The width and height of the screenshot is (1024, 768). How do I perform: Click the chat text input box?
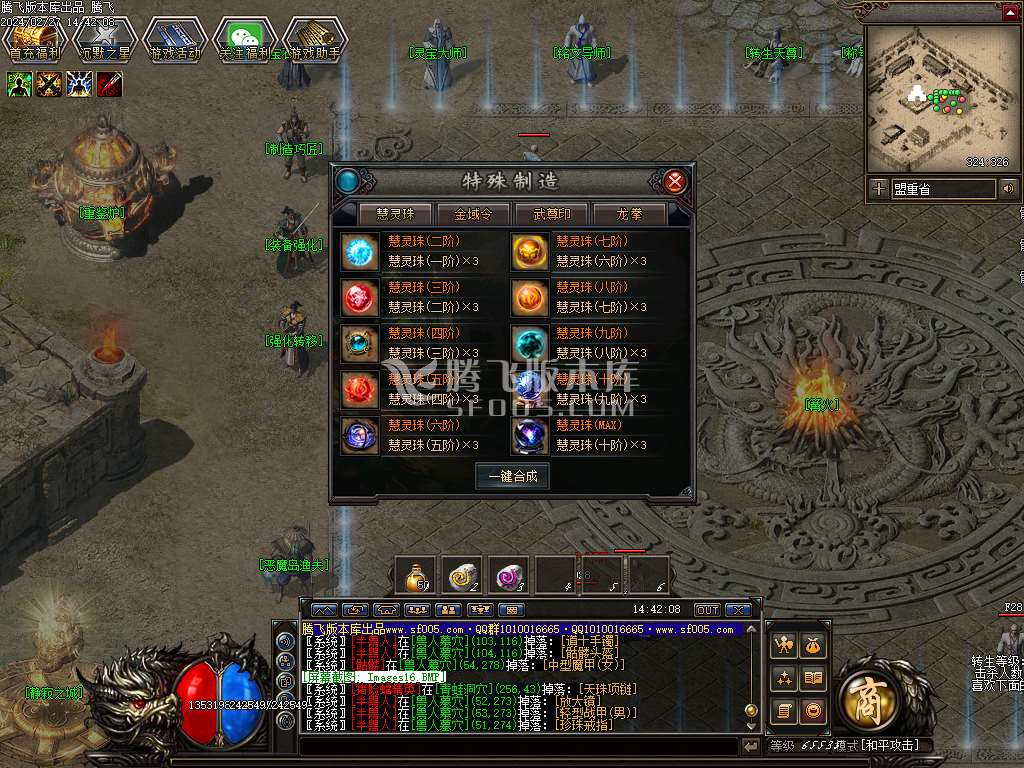click(518, 746)
